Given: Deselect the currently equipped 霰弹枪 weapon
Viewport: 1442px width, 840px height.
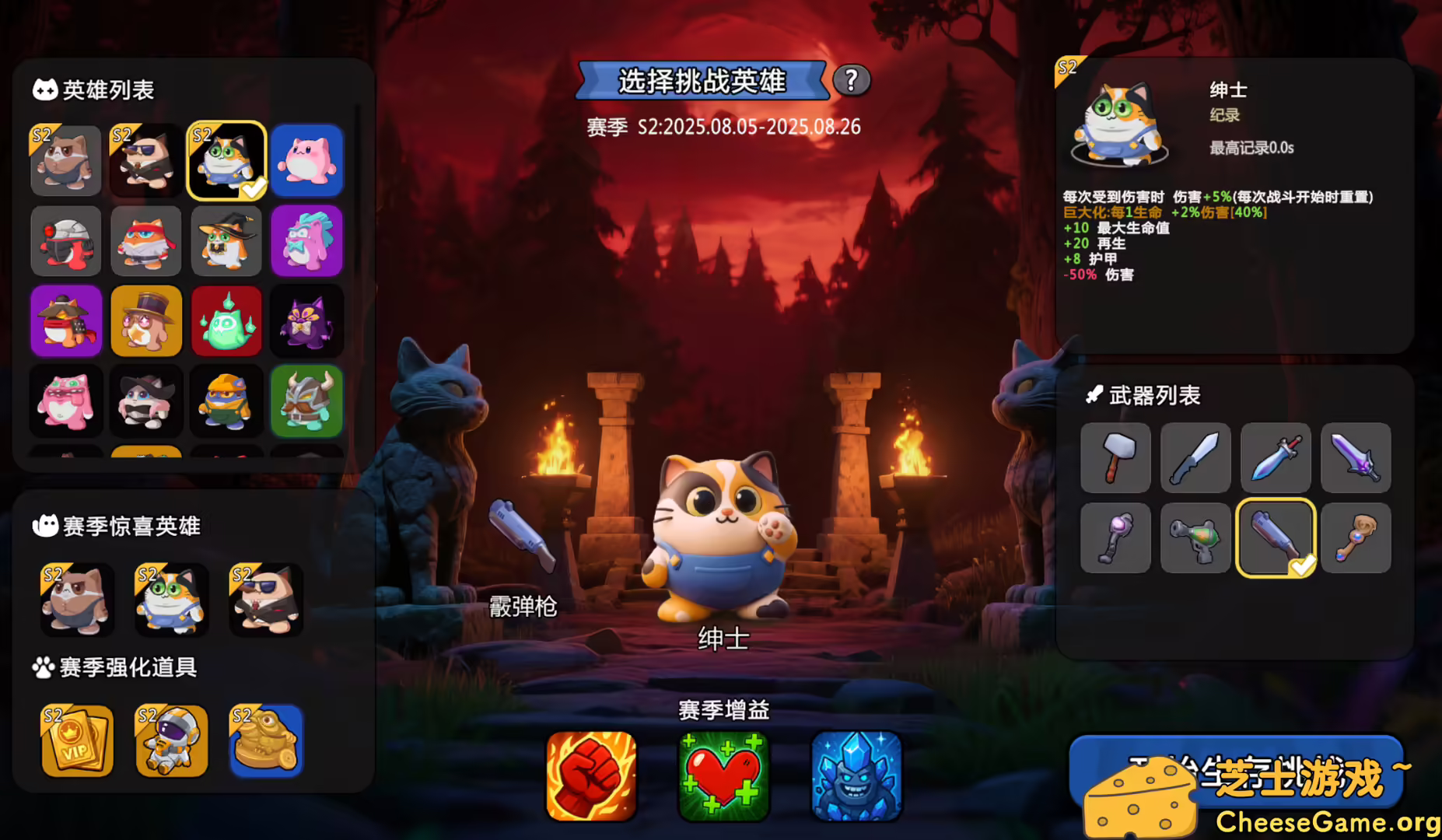Looking at the screenshot, I should tap(1276, 538).
